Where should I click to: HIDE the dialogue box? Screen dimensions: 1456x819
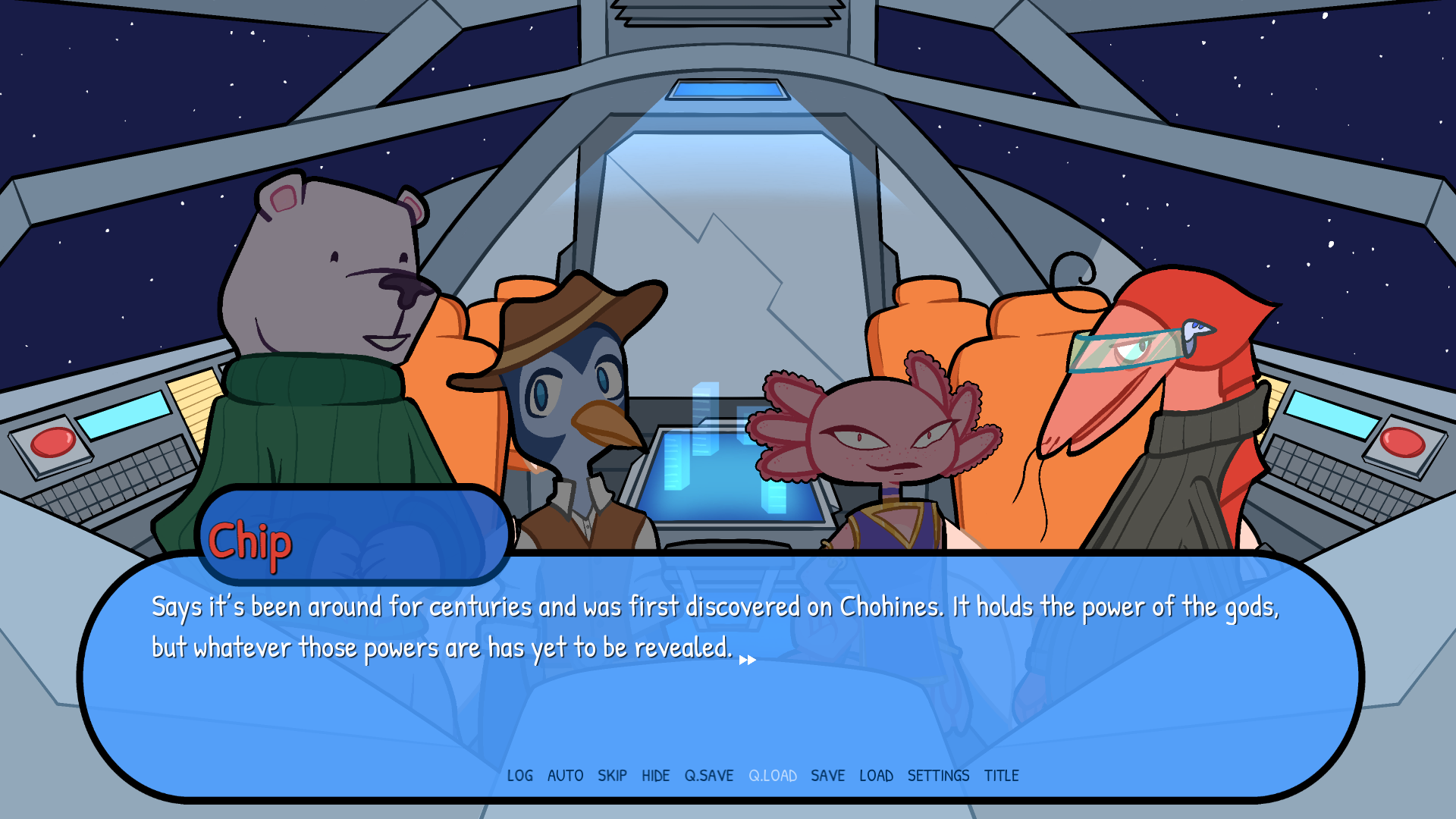click(656, 776)
